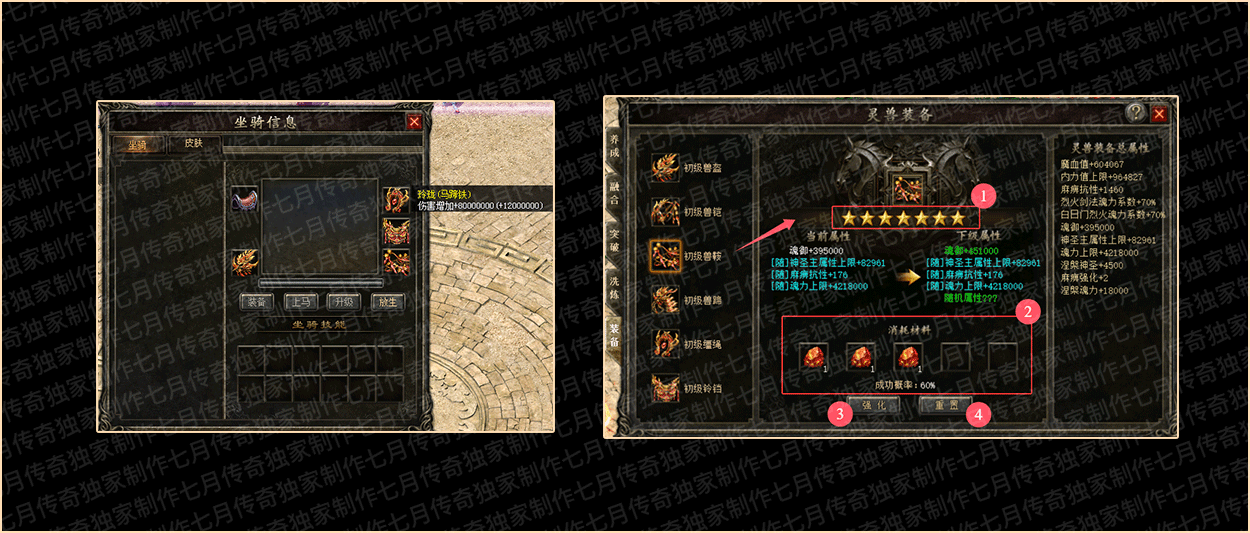The width and height of the screenshot is (1250, 533).
Task: Release the mount with 放生
Action: (x=387, y=301)
